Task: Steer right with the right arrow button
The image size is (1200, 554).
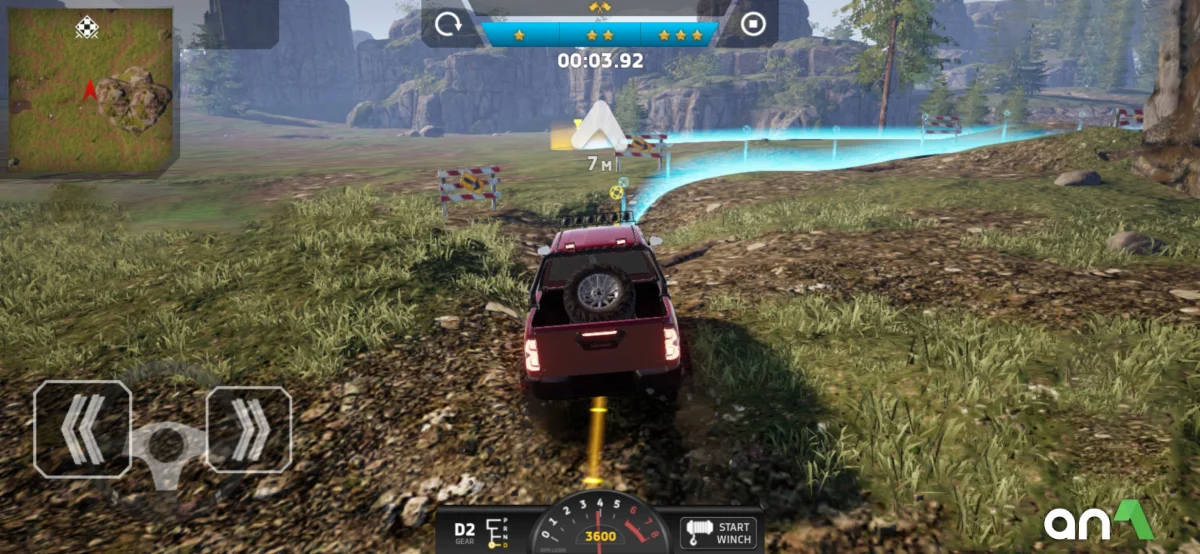Action: point(249,429)
